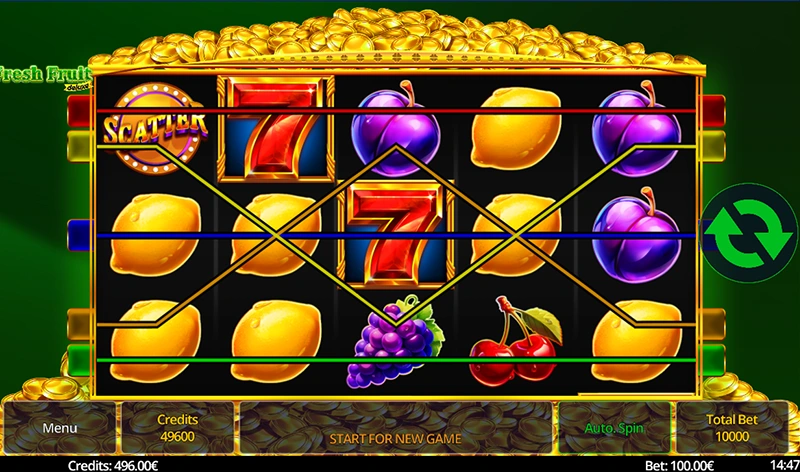Image resolution: width=800 pixels, height=472 pixels.
Task: Activate Auto Spin
Action: coord(614,428)
